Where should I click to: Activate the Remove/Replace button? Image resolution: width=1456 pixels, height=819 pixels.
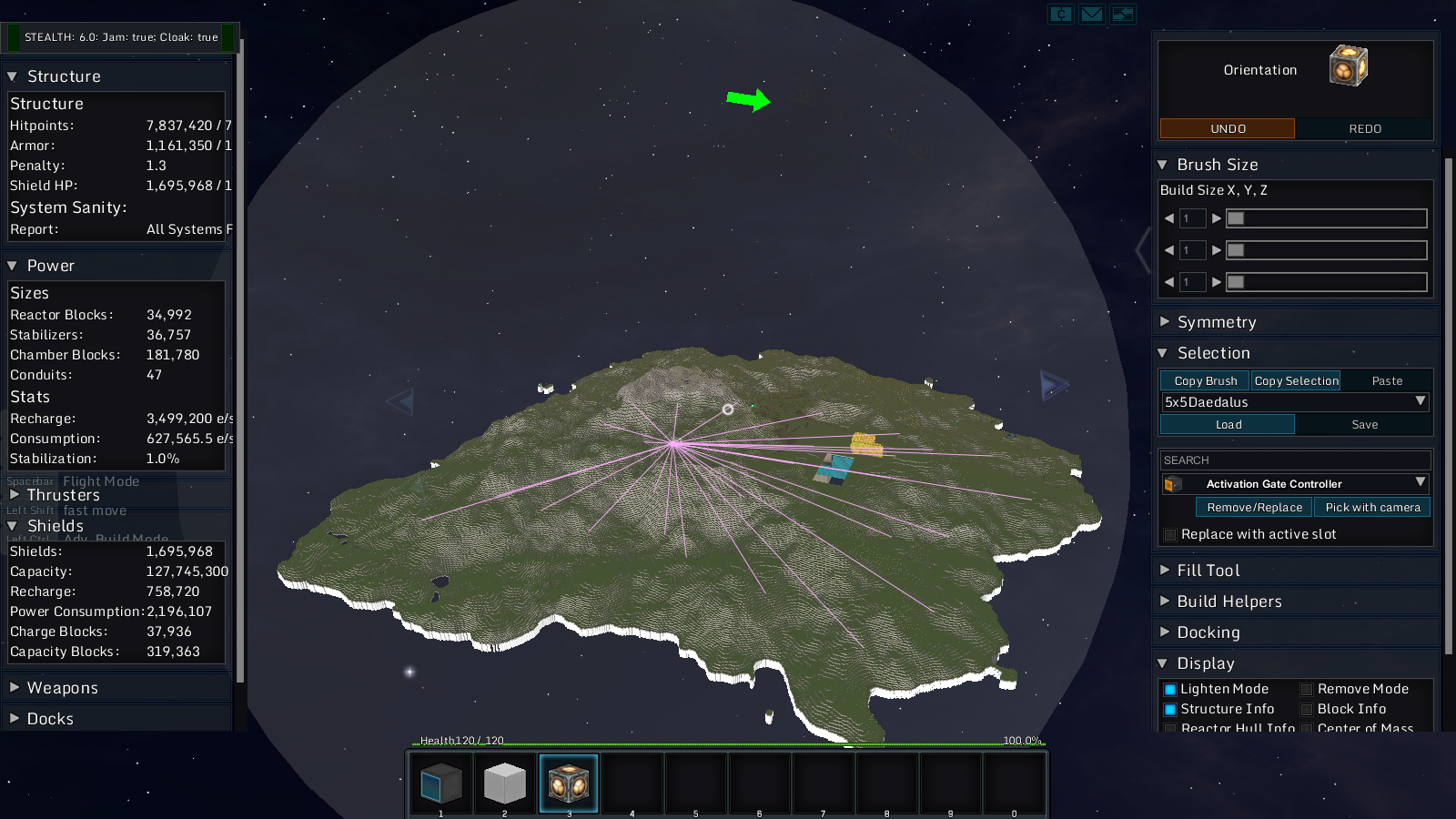click(x=1254, y=508)
